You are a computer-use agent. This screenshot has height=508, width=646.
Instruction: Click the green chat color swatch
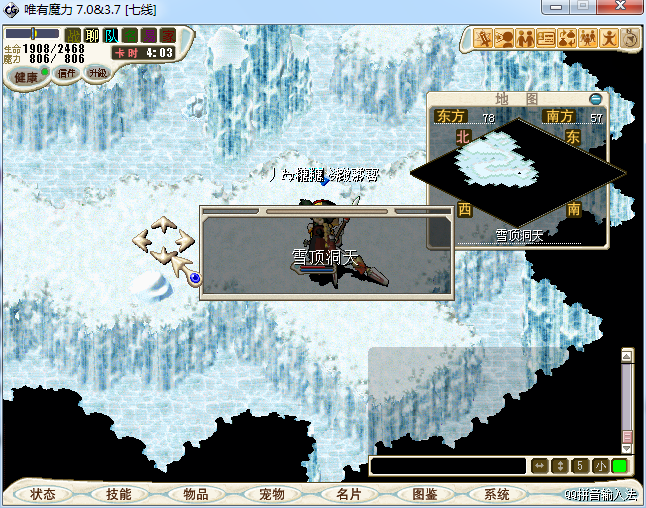(x=620, y=466)
